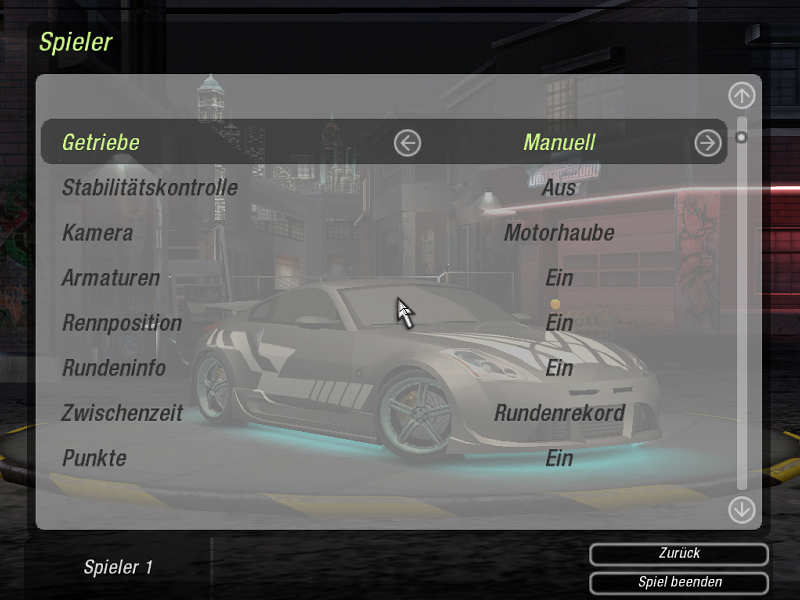
Task: Select the Rundeninfo option
Action: coord(114,368)
